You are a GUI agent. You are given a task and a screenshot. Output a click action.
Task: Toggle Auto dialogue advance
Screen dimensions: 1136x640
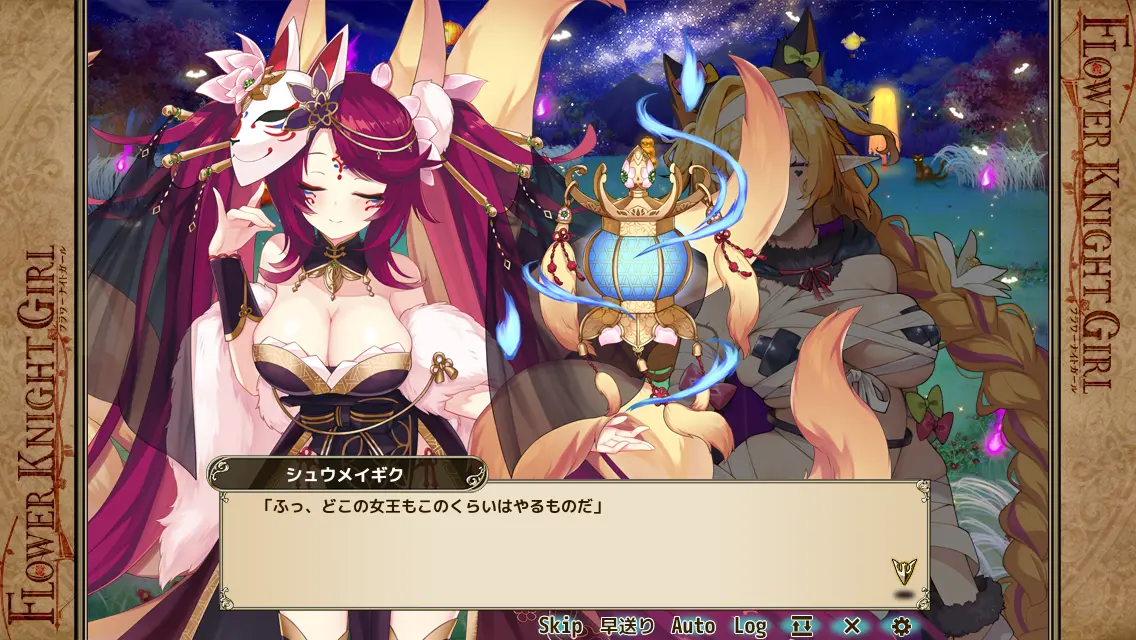tap(693, 626)
